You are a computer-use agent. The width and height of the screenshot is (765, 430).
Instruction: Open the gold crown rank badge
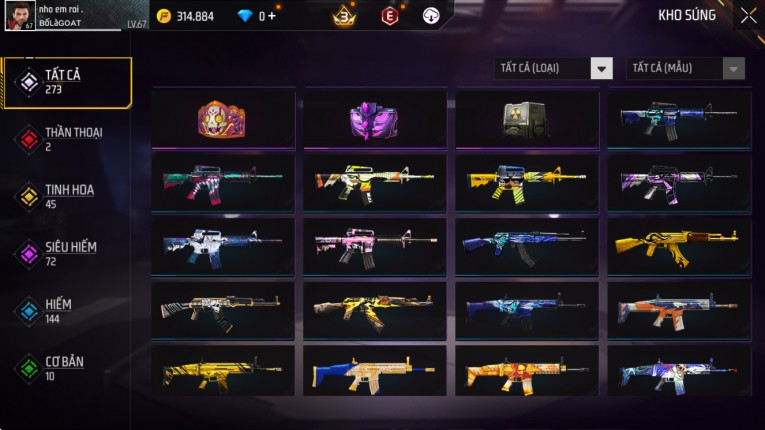(344, 16)
